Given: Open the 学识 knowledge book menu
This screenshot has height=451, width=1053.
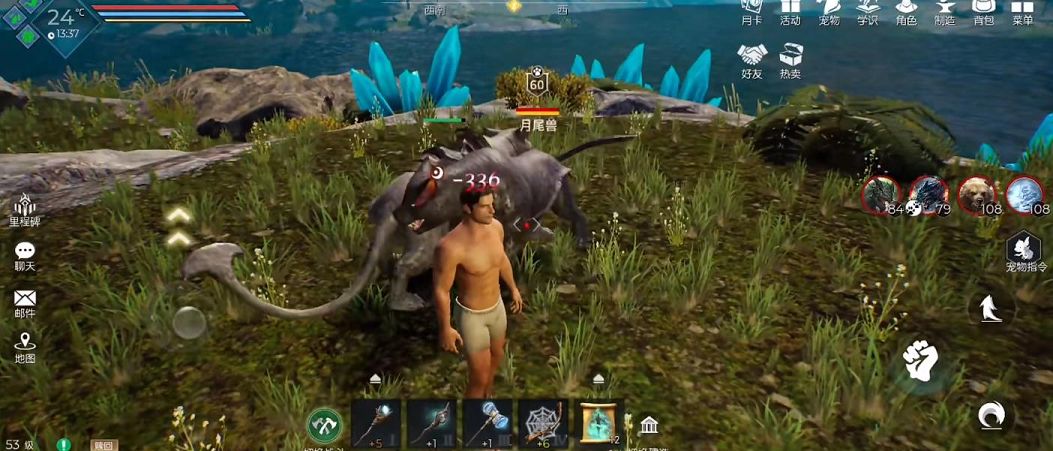Looking at the screenshot, I should click(867, 10).
